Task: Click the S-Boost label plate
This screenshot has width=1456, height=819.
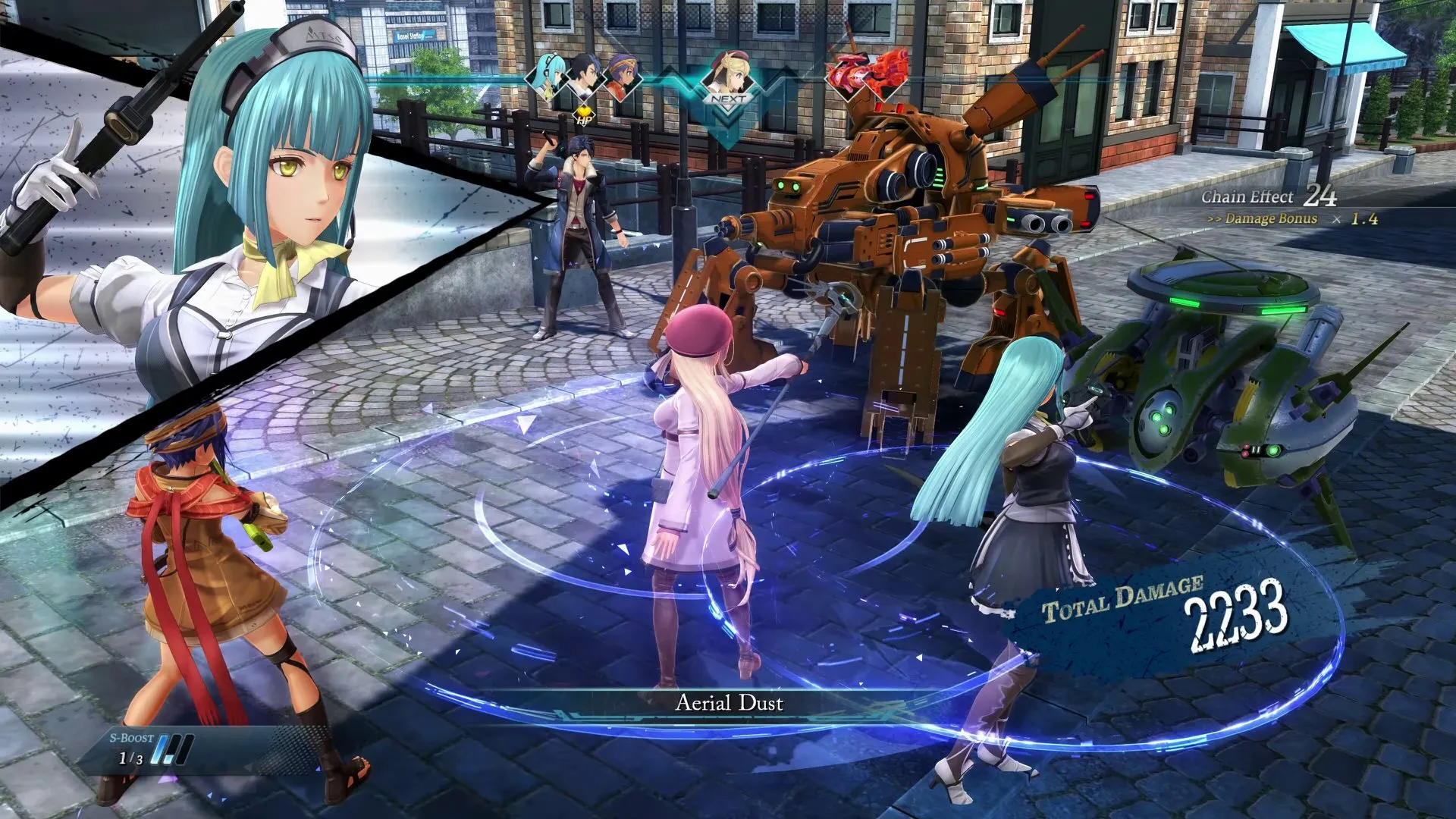Action: click(132, 737)
